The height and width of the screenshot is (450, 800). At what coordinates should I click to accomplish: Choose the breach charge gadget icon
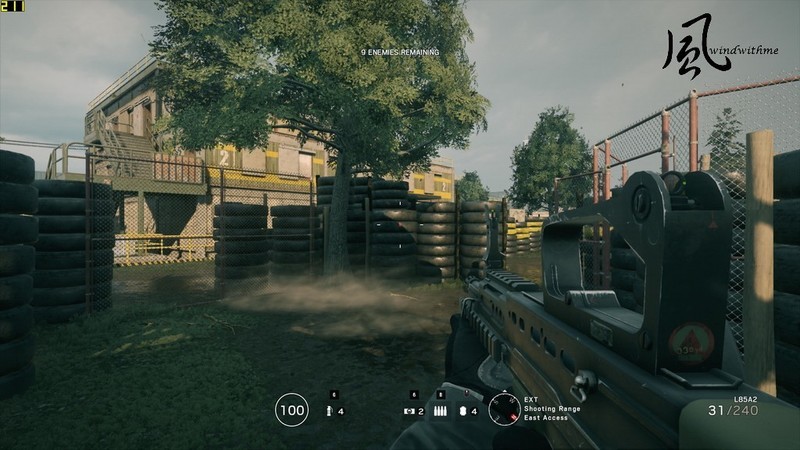click(409, 410)
